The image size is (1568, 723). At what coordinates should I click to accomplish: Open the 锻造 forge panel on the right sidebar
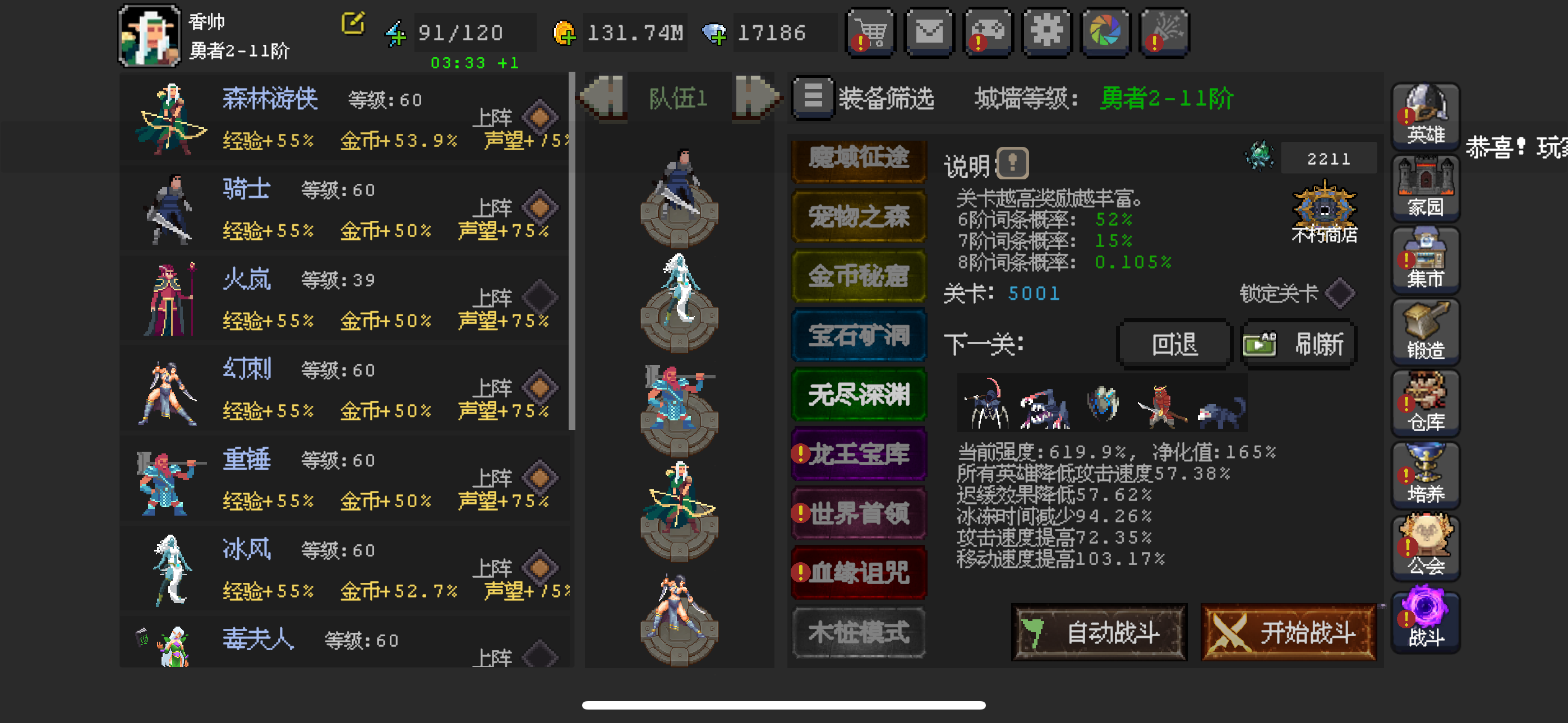pyautogui.click(x=1425, y=332)
